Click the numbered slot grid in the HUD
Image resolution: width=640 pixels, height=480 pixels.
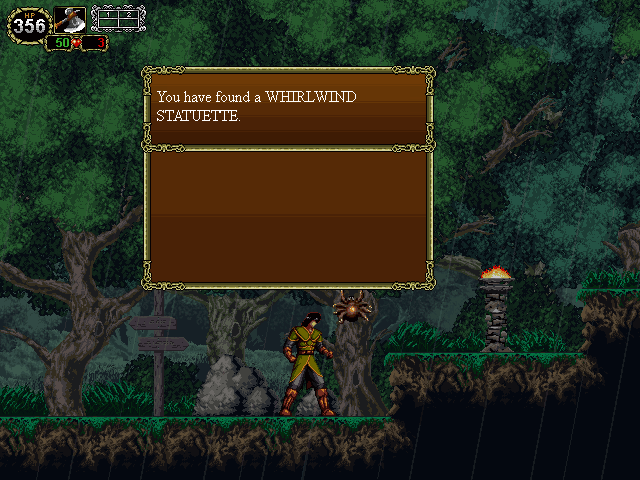[118, 19]
